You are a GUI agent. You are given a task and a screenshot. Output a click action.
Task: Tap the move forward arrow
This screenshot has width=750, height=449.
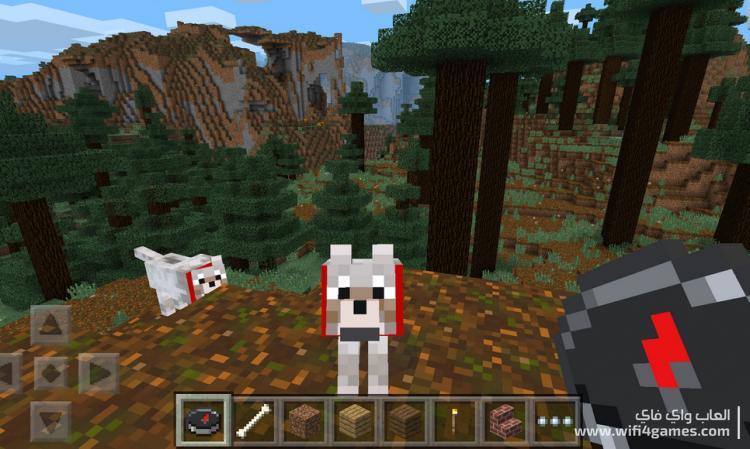click(50, 324)
